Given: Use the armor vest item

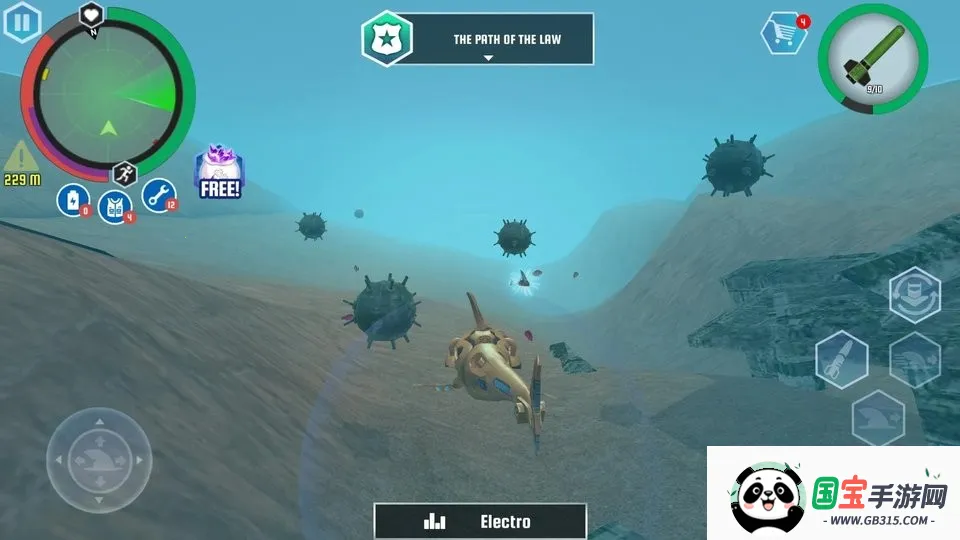Looking at the screenshot, I should (115, 207).
